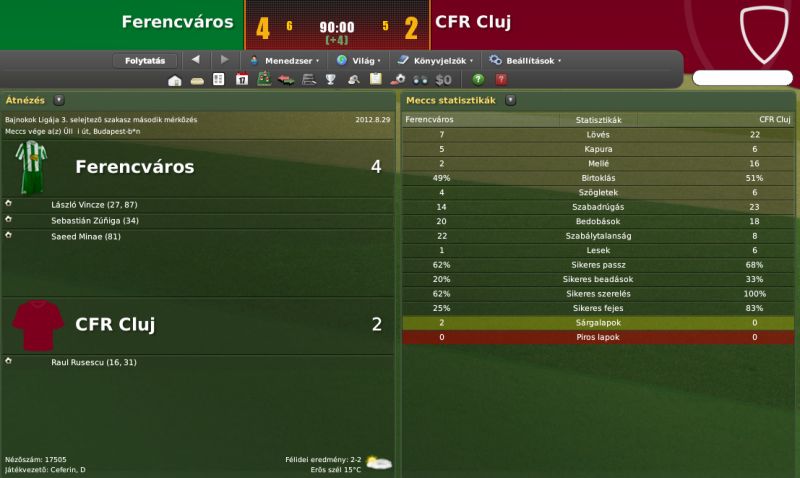Click the white search field

pos(742,78)
